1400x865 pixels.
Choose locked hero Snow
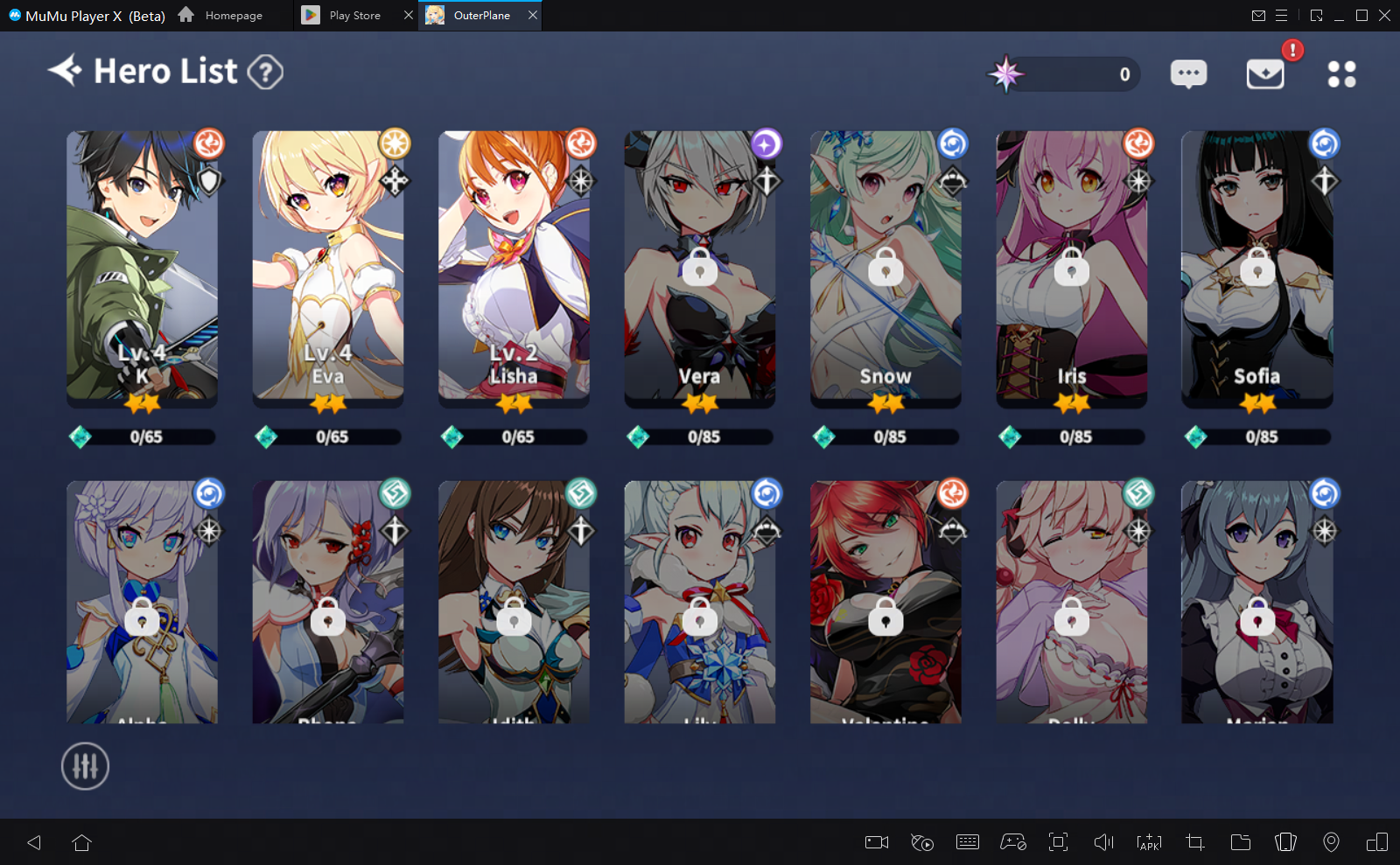[x=885, y=267]
